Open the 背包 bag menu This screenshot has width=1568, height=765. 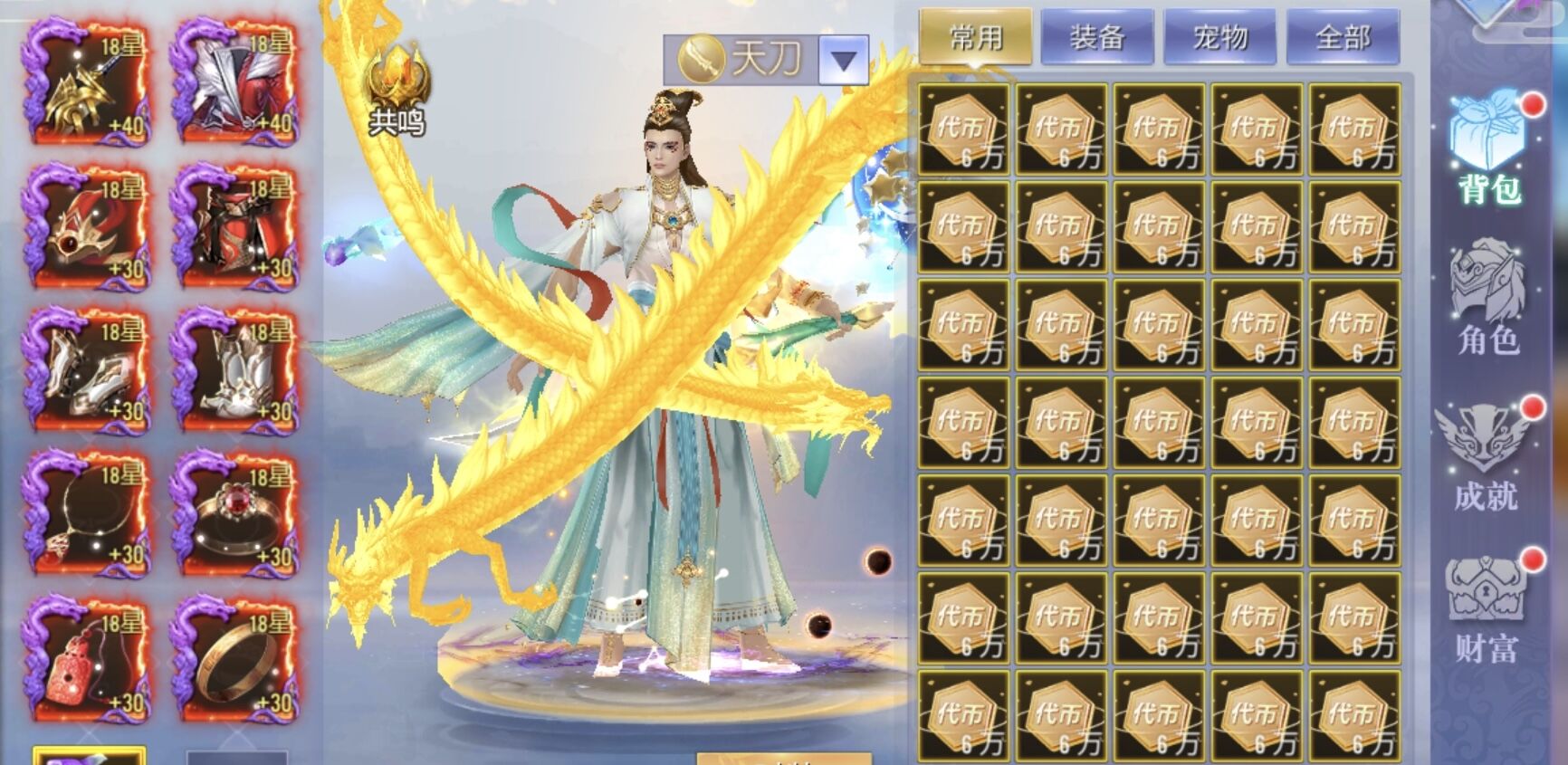pos(1488,149)
